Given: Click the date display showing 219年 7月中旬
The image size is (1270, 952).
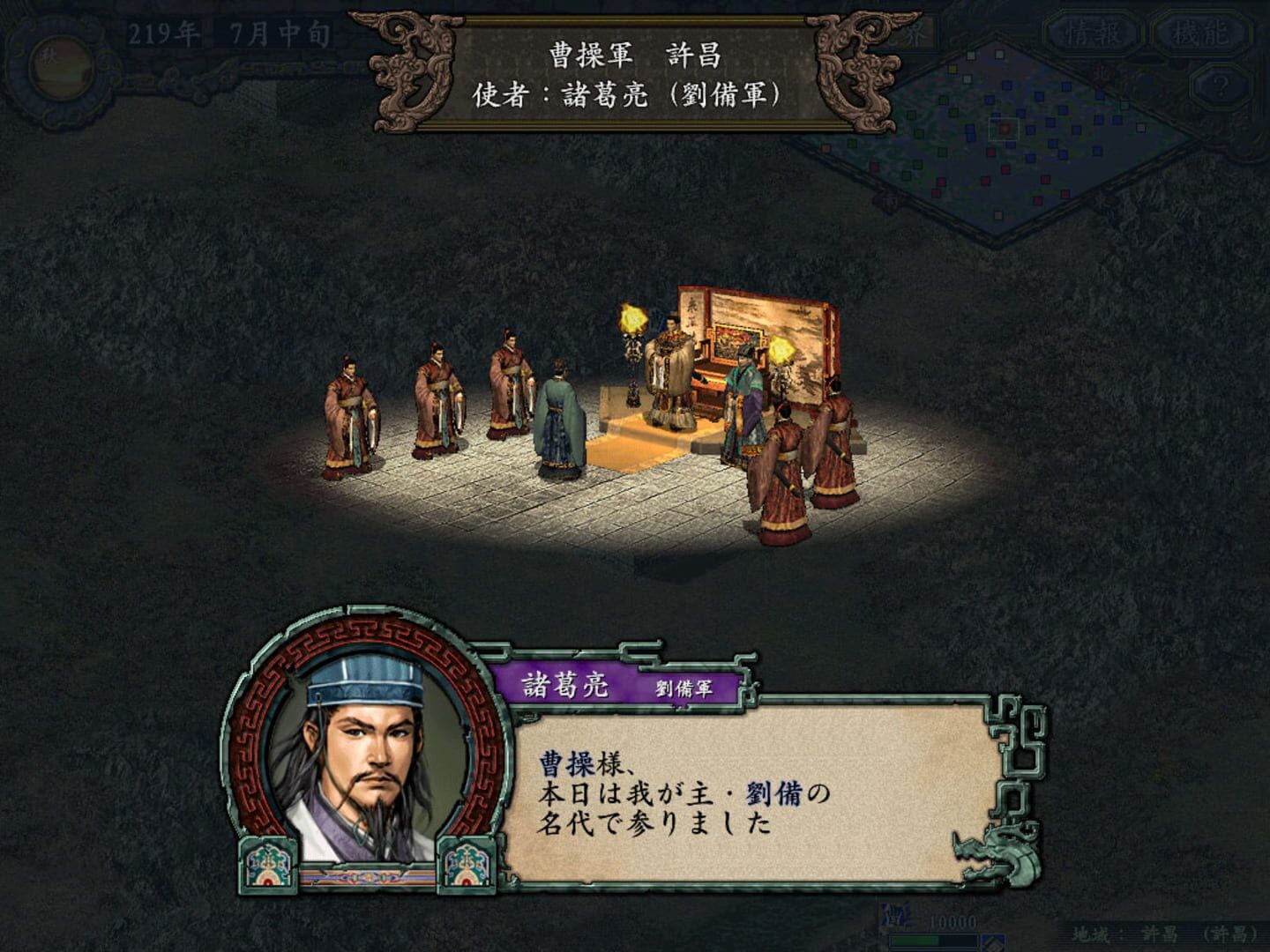Looking at the screenshot, I should [x=229, y=31].
